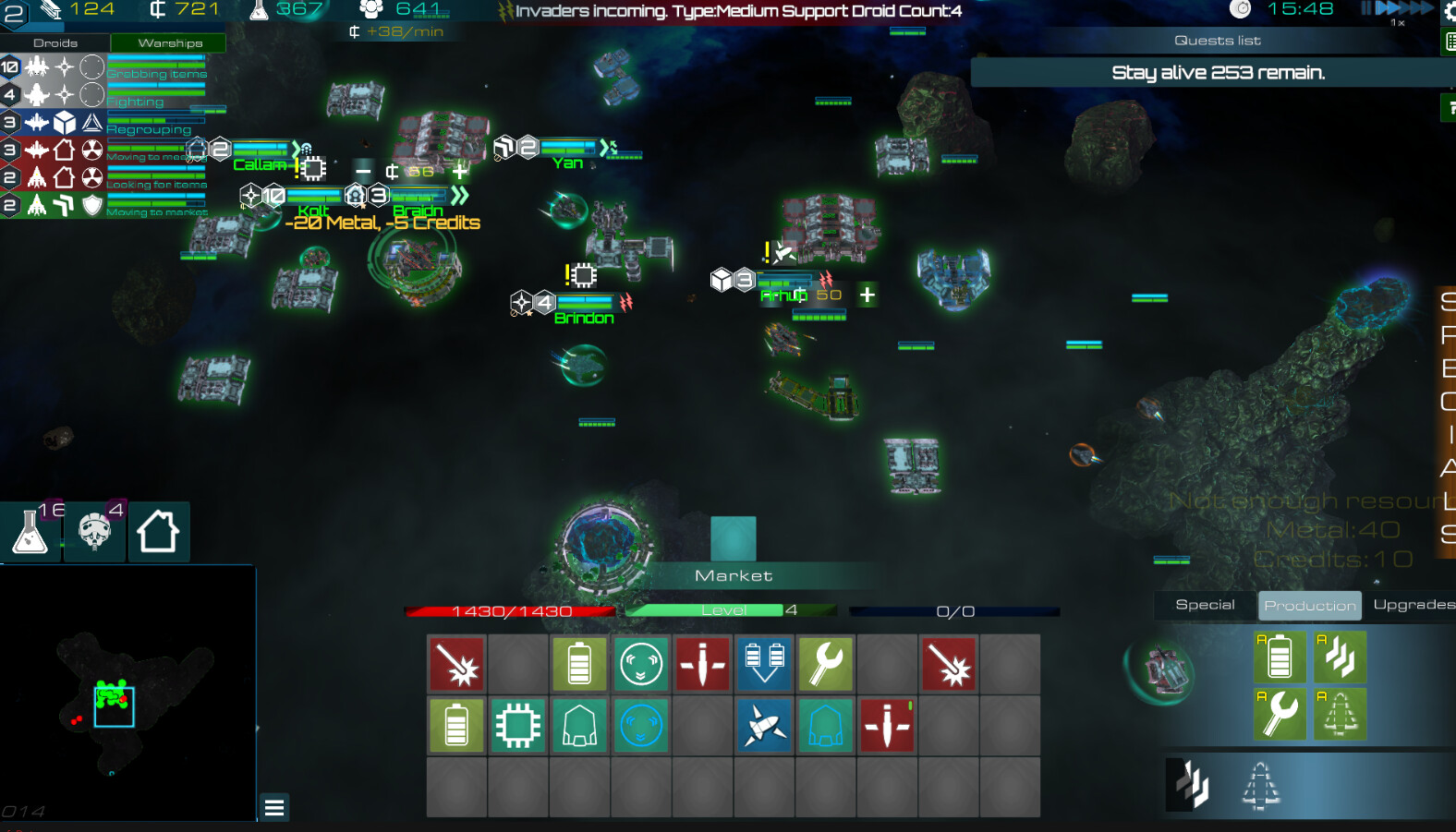Image resolution: width=1456 pixels, height=832 pixels.
Task: Click the wrench repair icon in the Market
Action: pyautogui.click(x=825, y=664)
